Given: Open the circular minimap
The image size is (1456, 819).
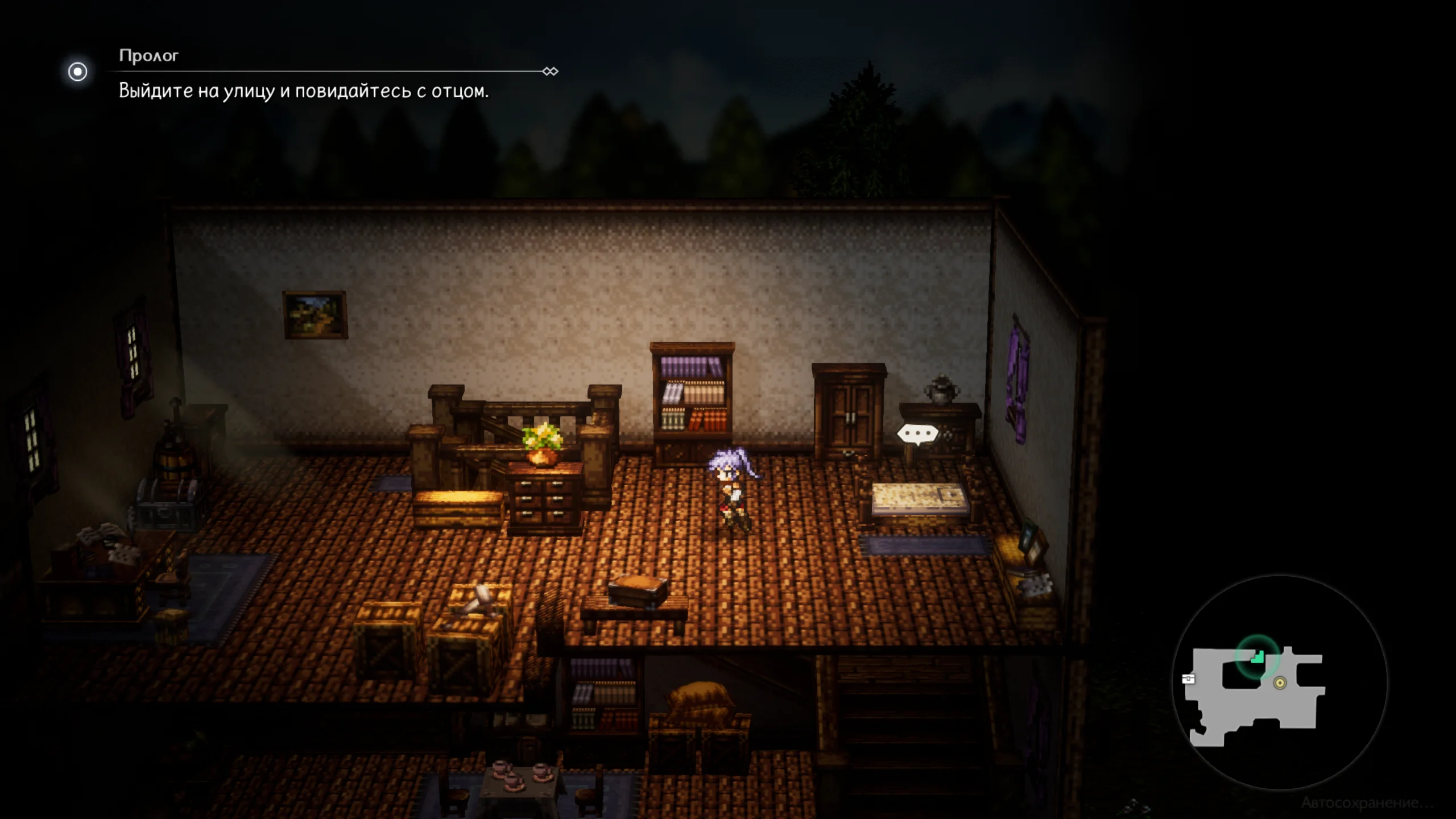Looking at the screenshot, I should 1279,682.
